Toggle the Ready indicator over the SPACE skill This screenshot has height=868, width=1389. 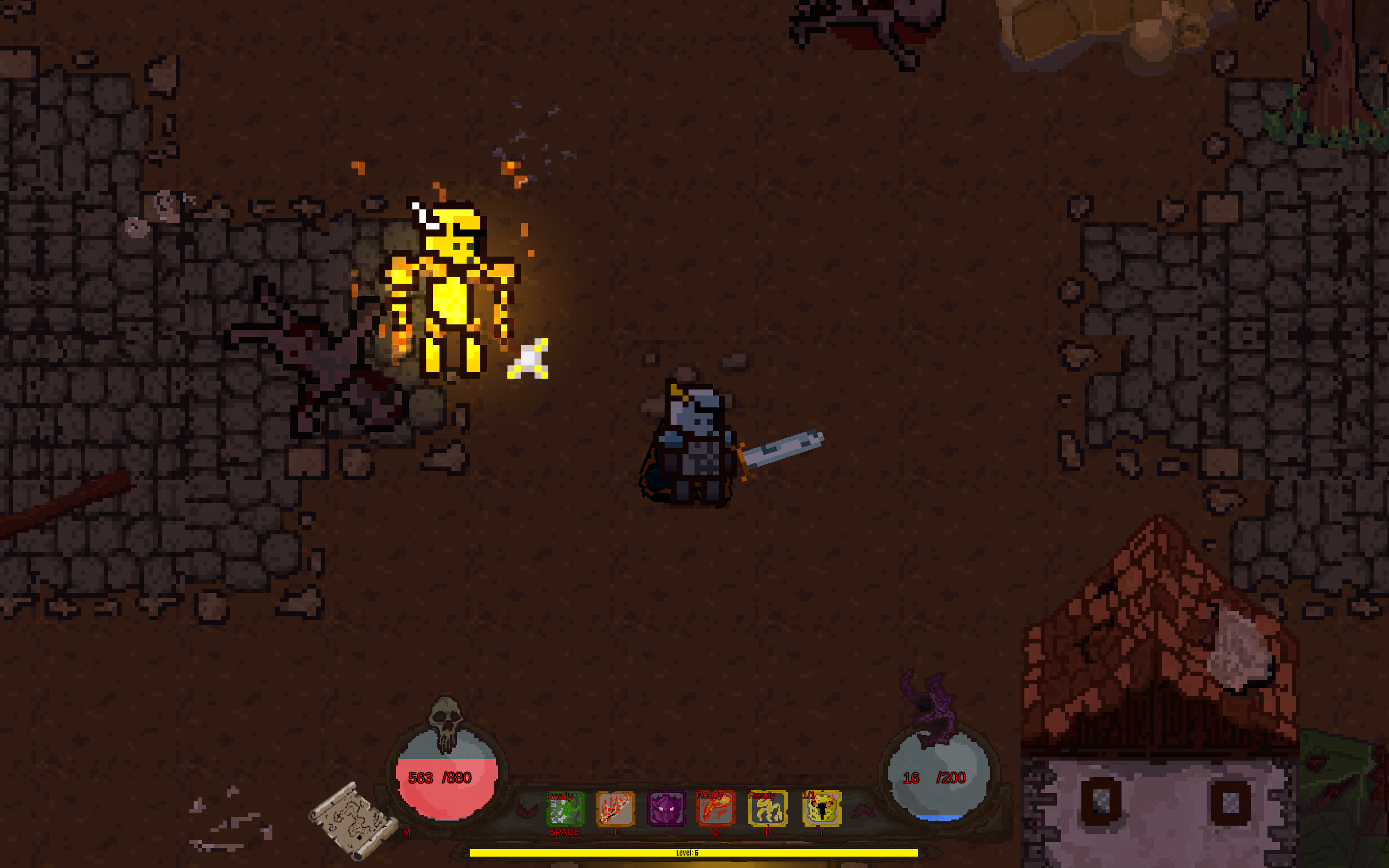click(561, 797)
